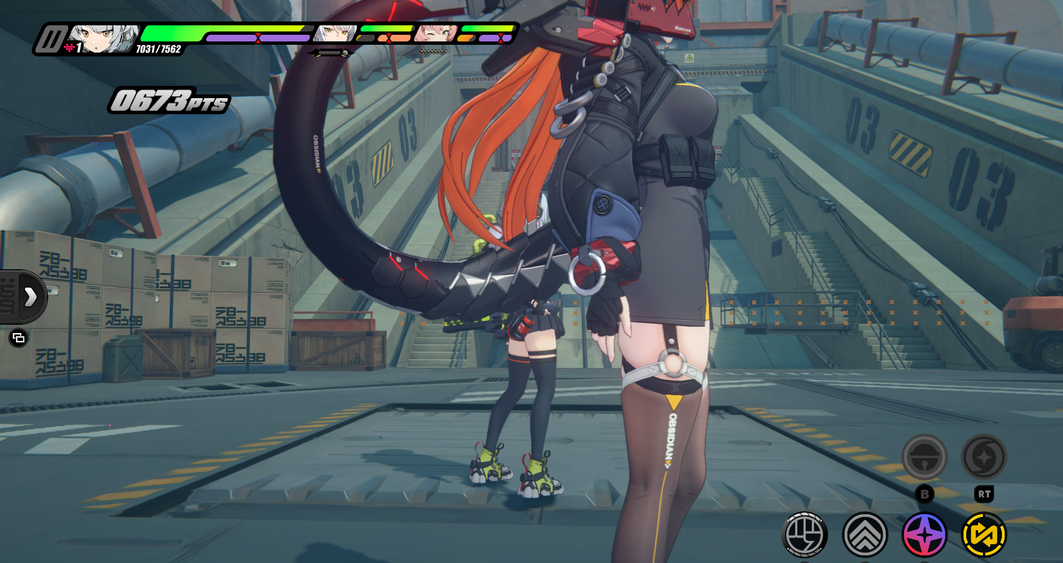Expand the side panel arrow tab
Image resolution: width=1063 pixels, height=563 pixels.
click(x=29, y=296)
